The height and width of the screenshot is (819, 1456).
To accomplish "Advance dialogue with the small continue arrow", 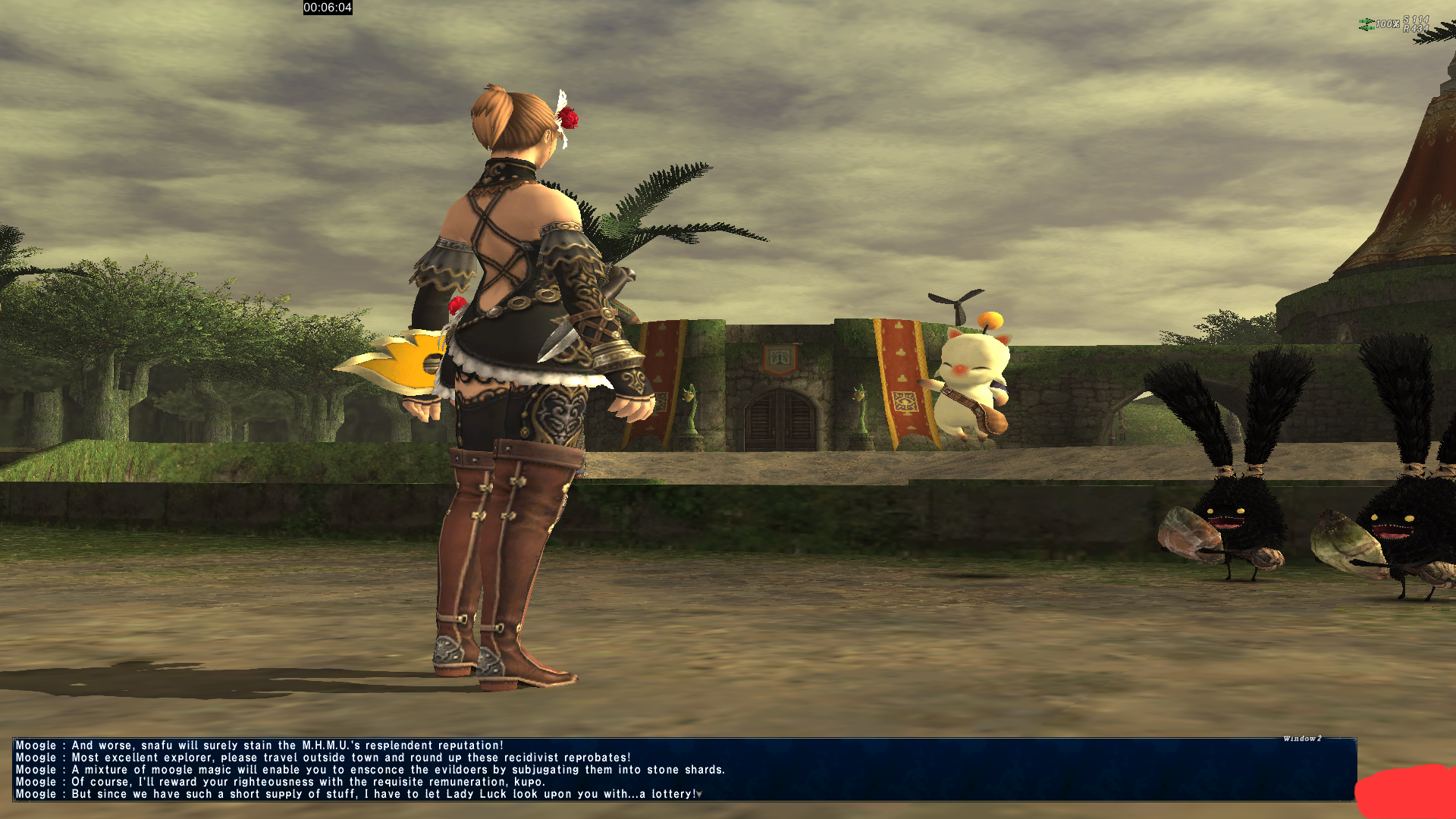I will tap(699, 795).
